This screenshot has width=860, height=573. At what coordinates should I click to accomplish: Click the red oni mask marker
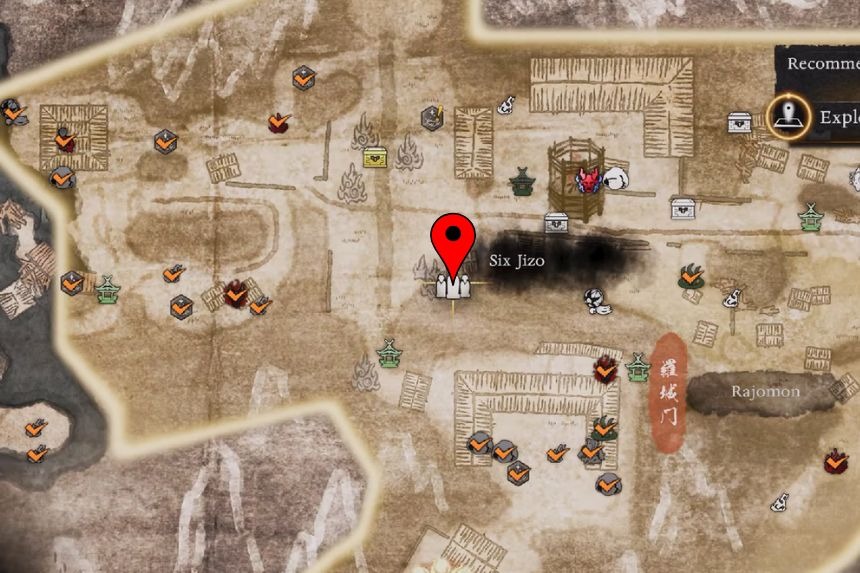(x=587, y=181)
